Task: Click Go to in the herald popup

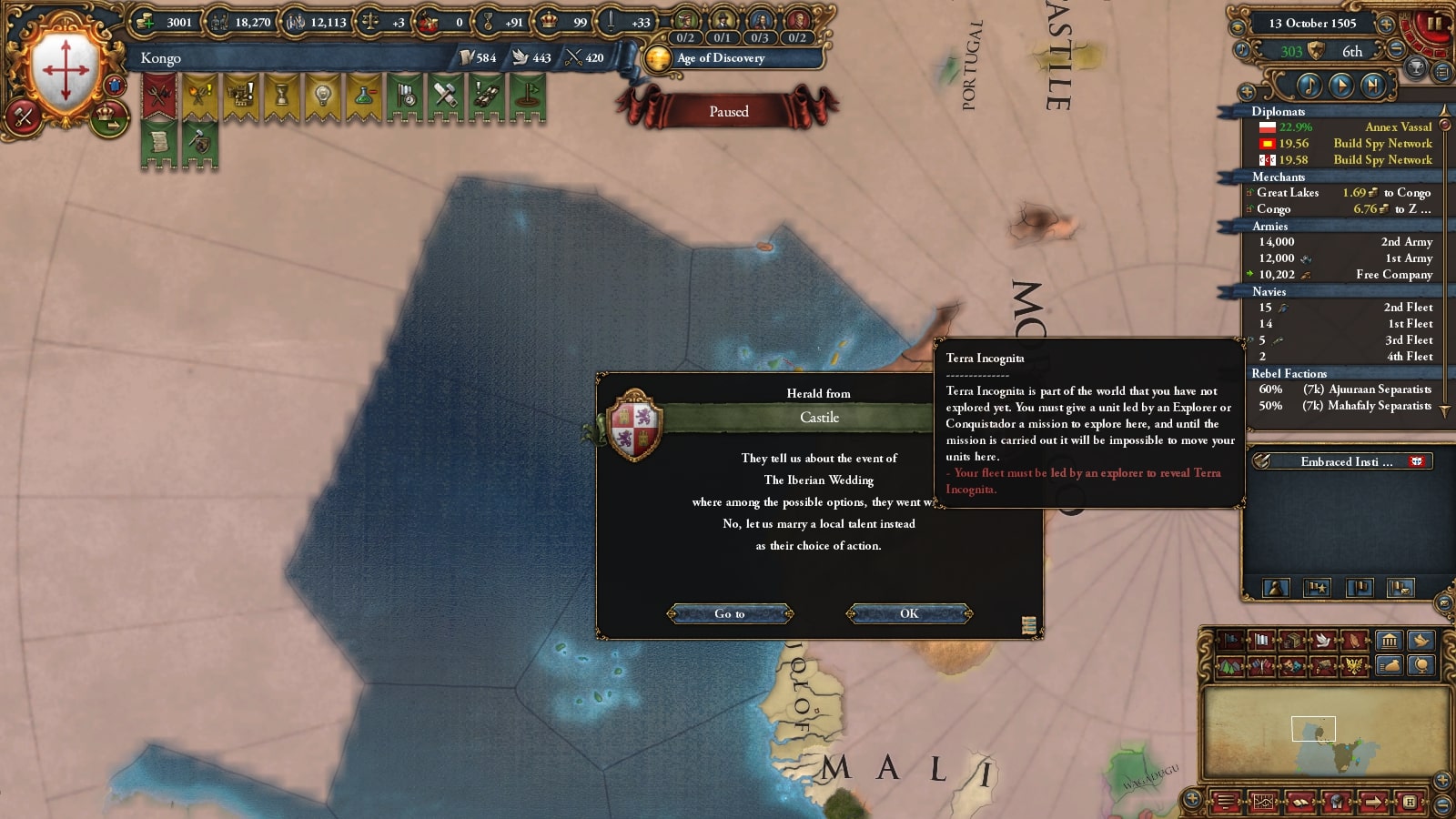Action: (x=730, y=613)
